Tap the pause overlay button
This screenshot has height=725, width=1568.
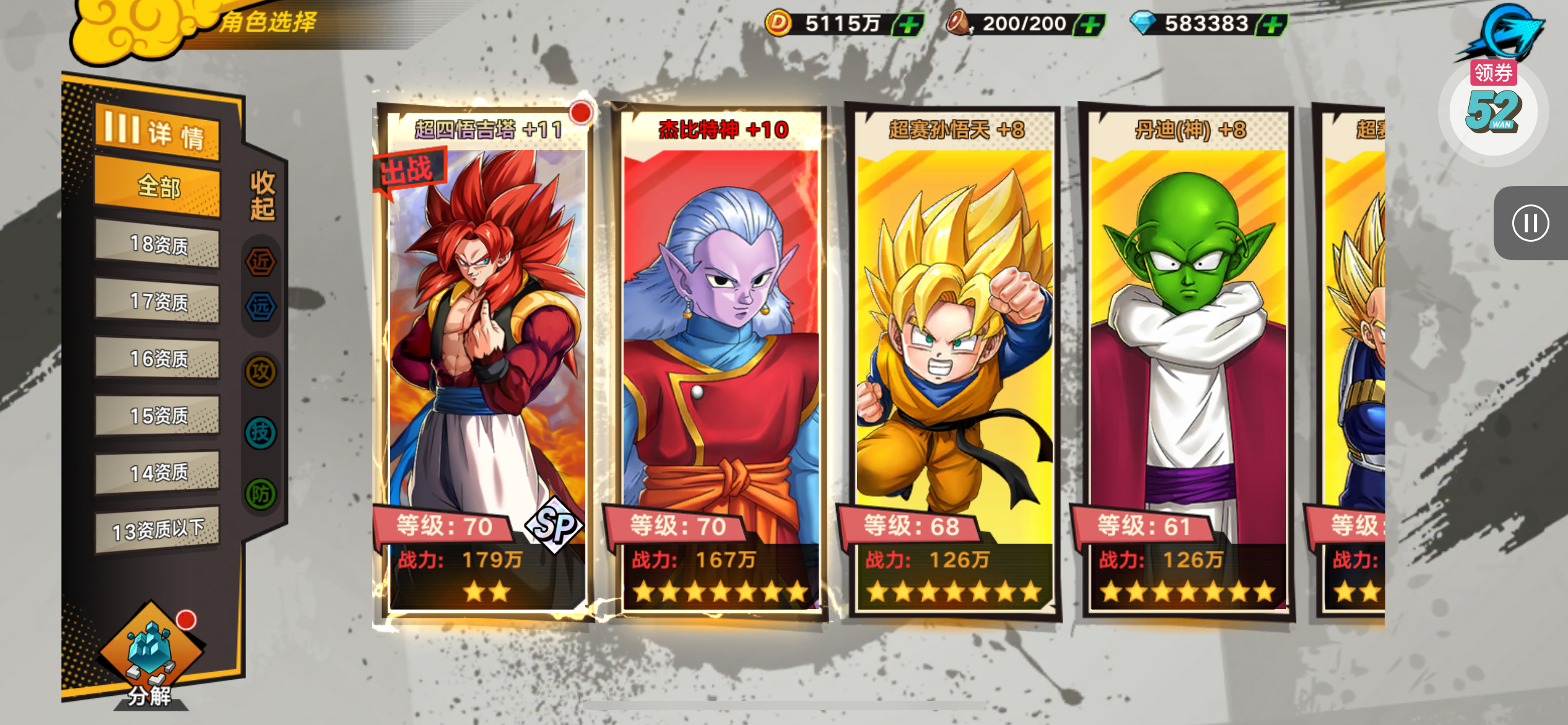tap(1530, 223)
